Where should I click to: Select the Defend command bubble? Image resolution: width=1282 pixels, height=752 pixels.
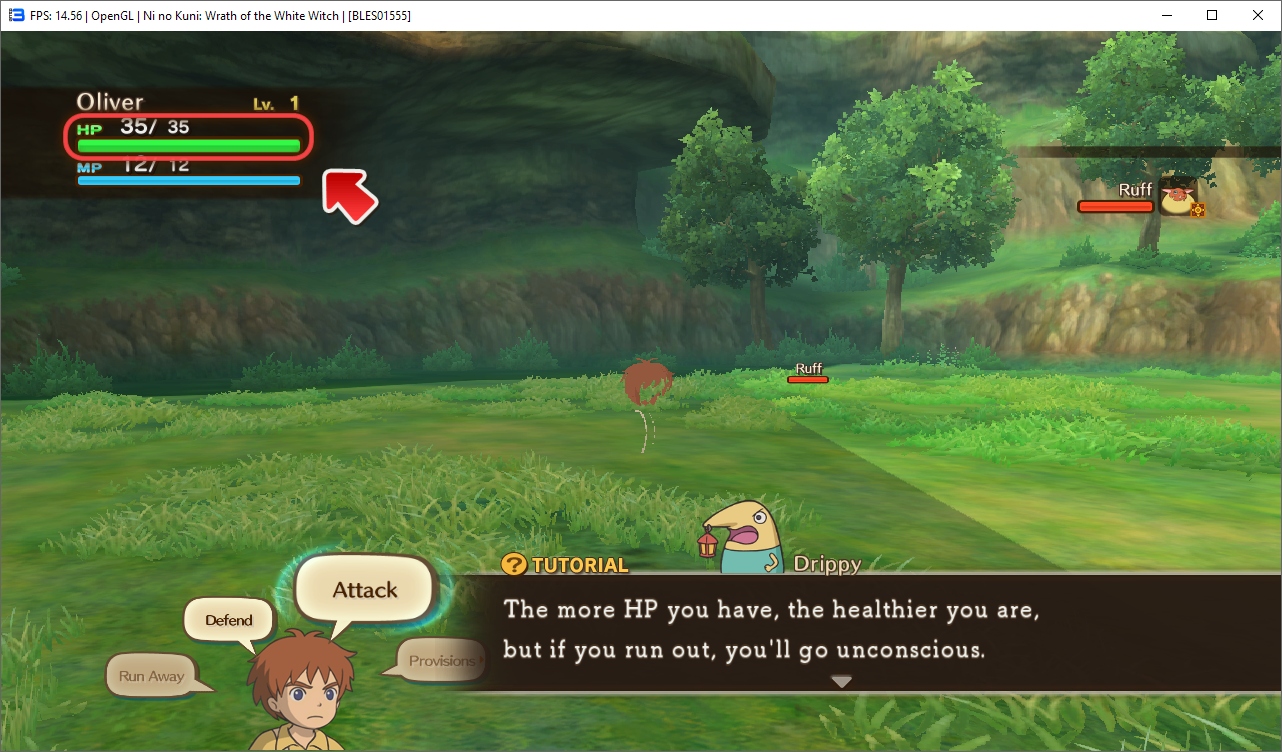229,620
